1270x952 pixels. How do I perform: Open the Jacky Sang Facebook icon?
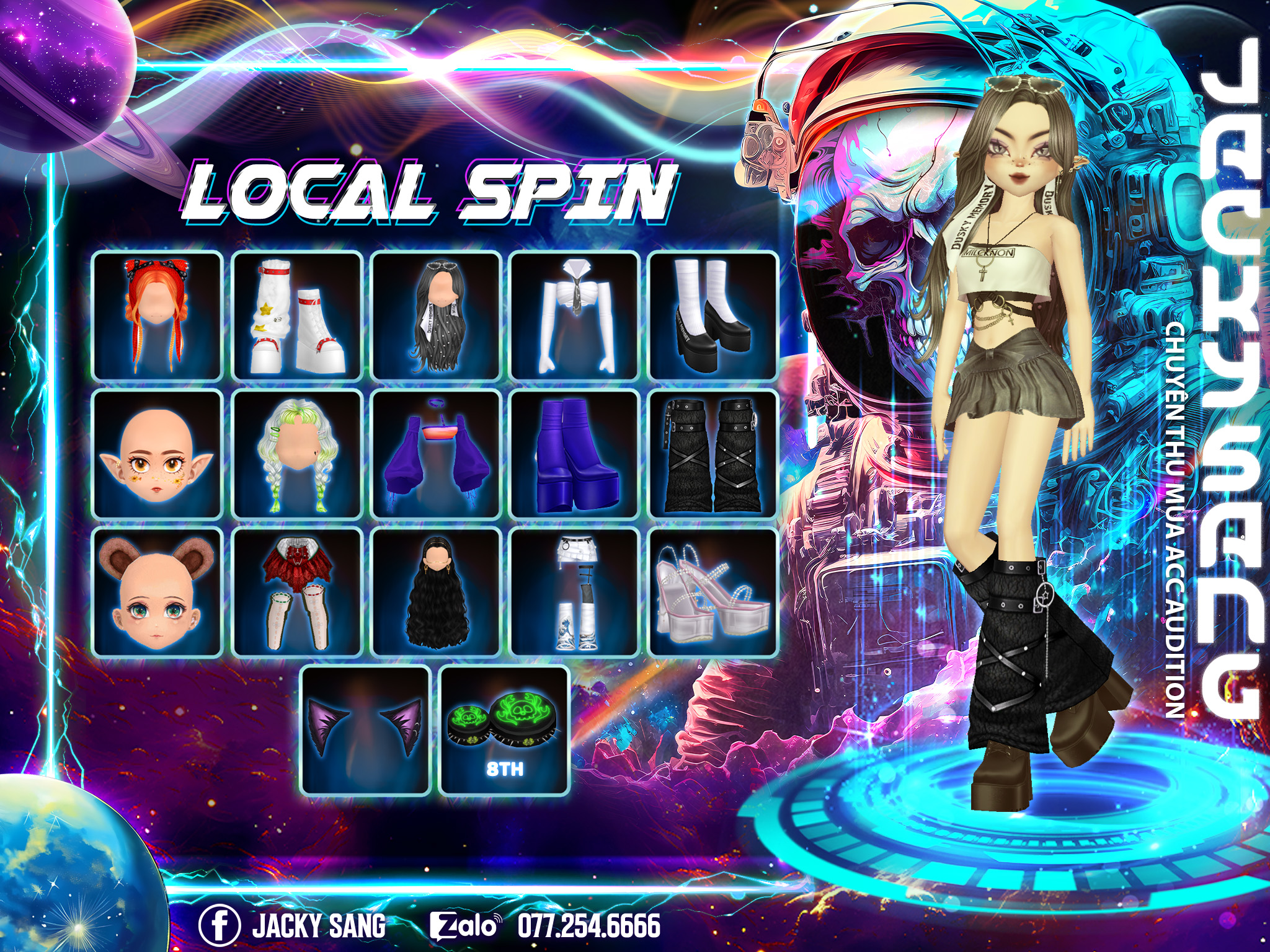220,925
